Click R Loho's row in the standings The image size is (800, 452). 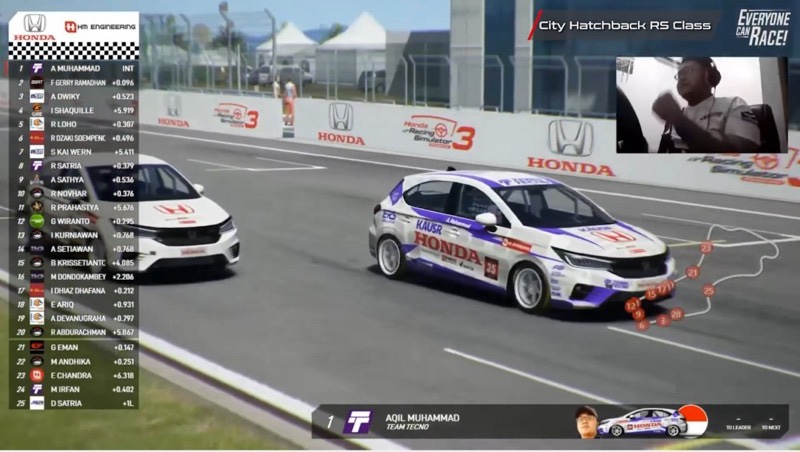pos(75,124)
